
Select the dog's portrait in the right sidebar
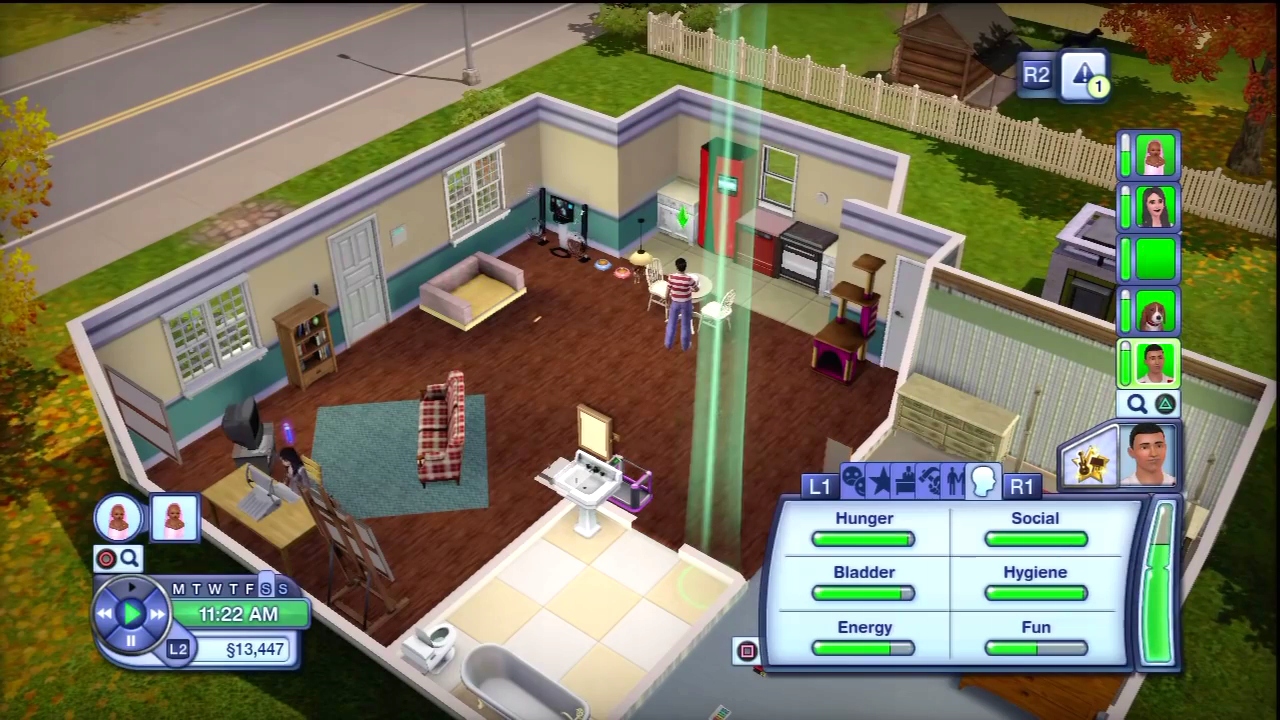(1154, 313)
